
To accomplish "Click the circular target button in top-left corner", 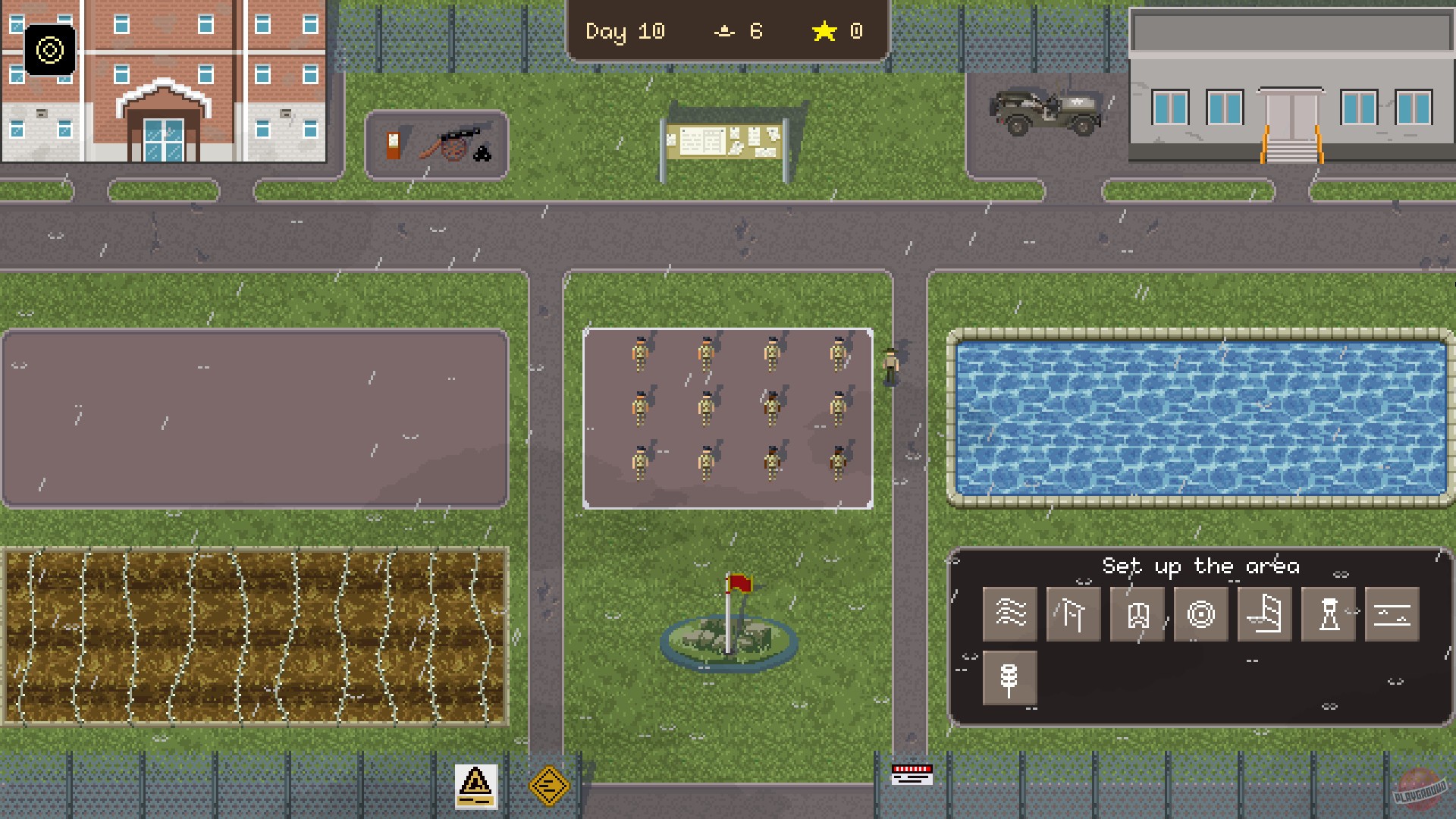I will click(x=50, y=51).
